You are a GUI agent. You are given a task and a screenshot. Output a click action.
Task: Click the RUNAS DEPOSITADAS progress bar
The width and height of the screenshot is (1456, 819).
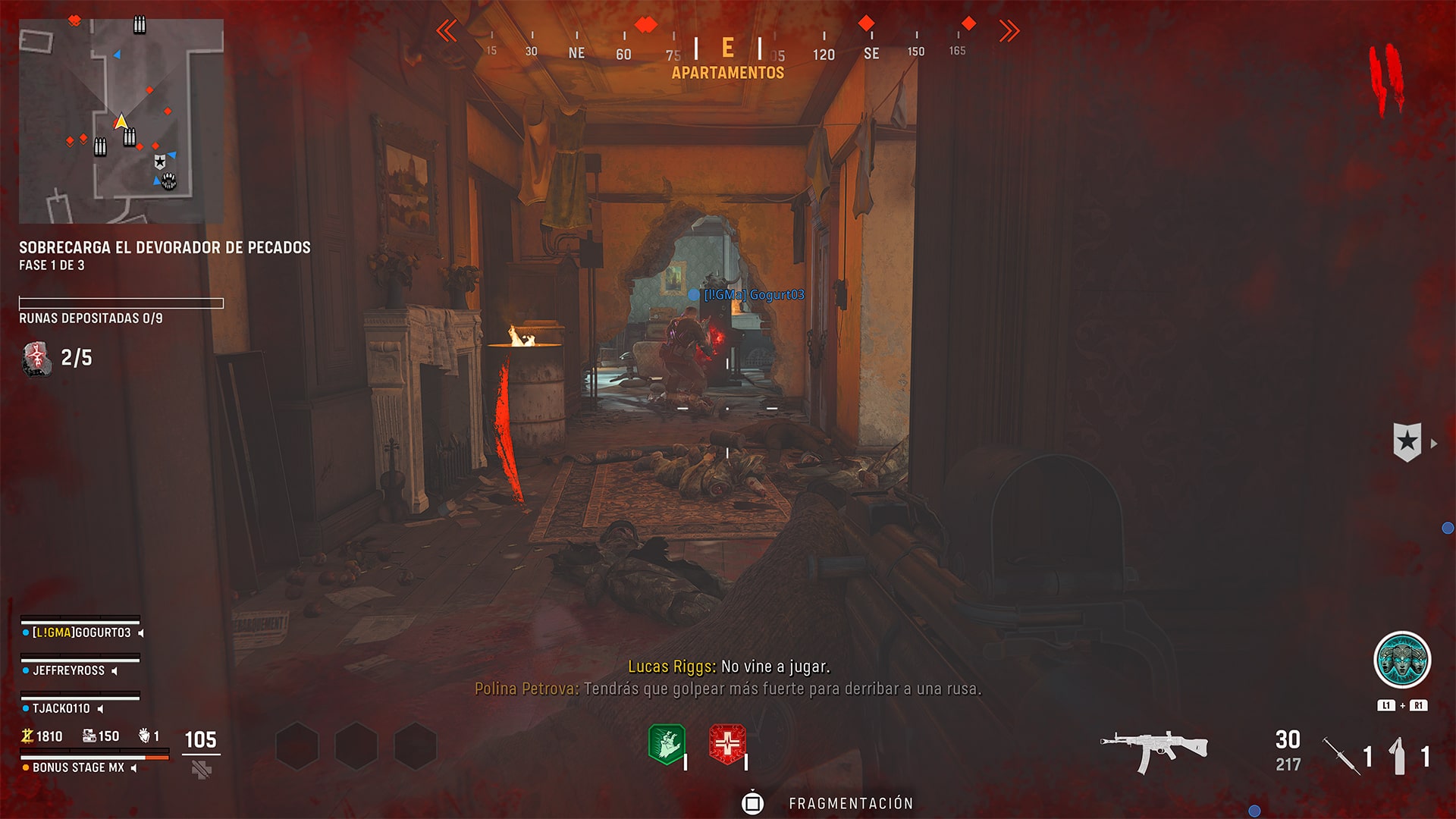[x=121, y=303]
